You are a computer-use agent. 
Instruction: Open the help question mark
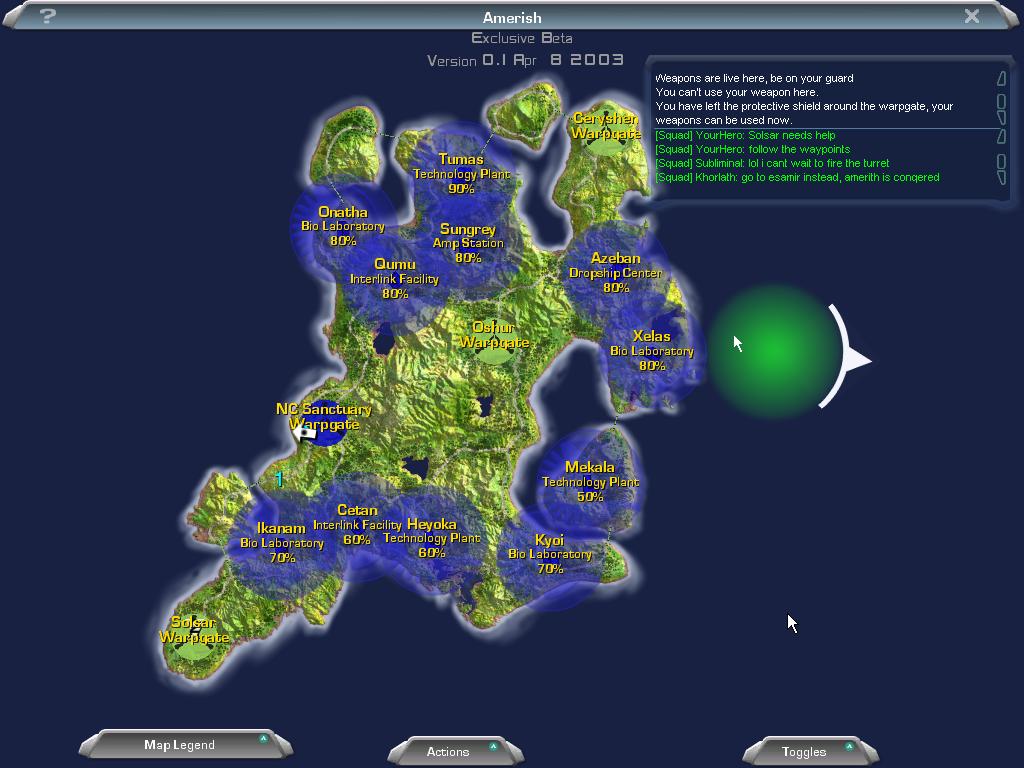pos(47,16)
